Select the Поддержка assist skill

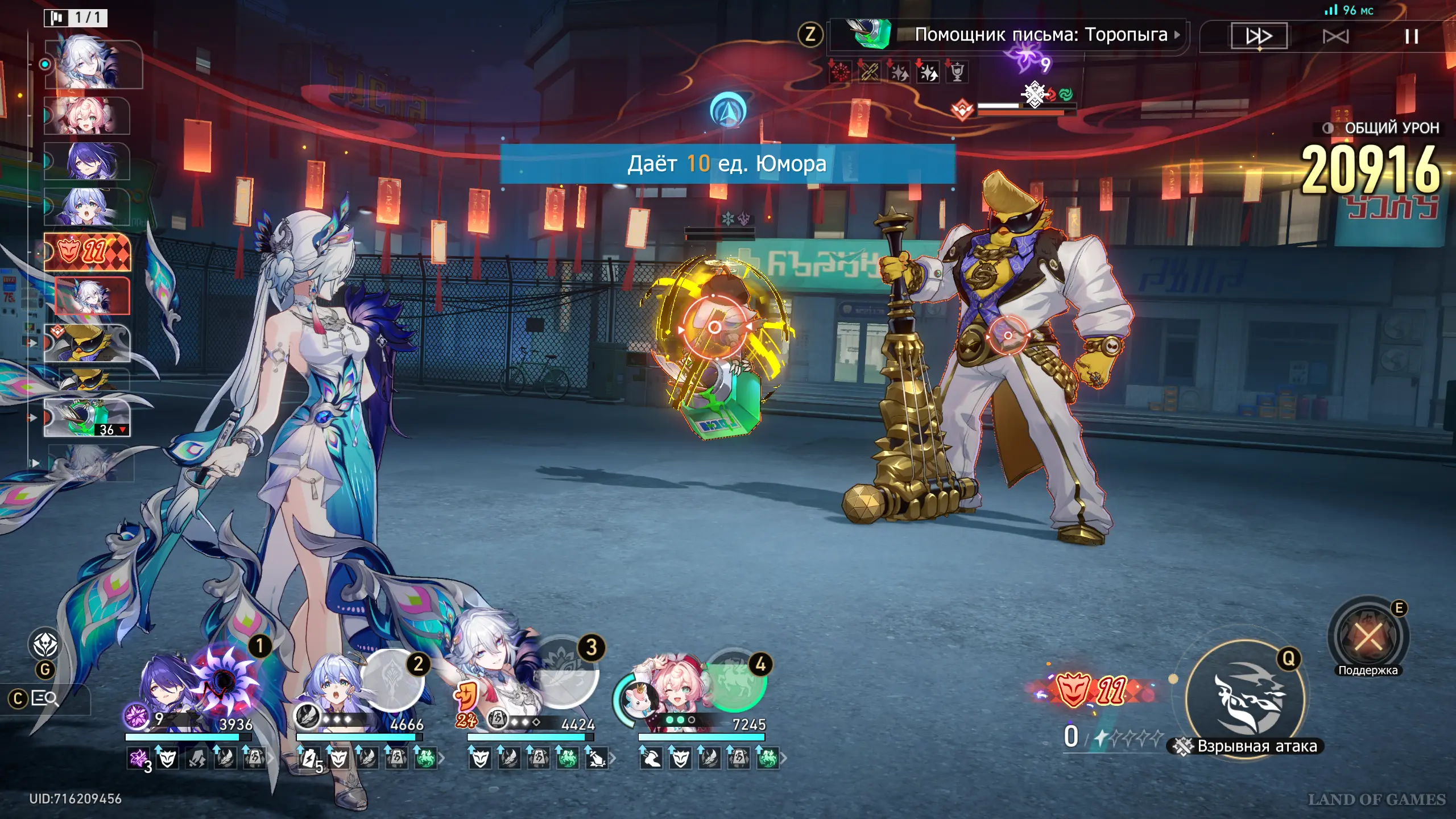click(1368, 636)
